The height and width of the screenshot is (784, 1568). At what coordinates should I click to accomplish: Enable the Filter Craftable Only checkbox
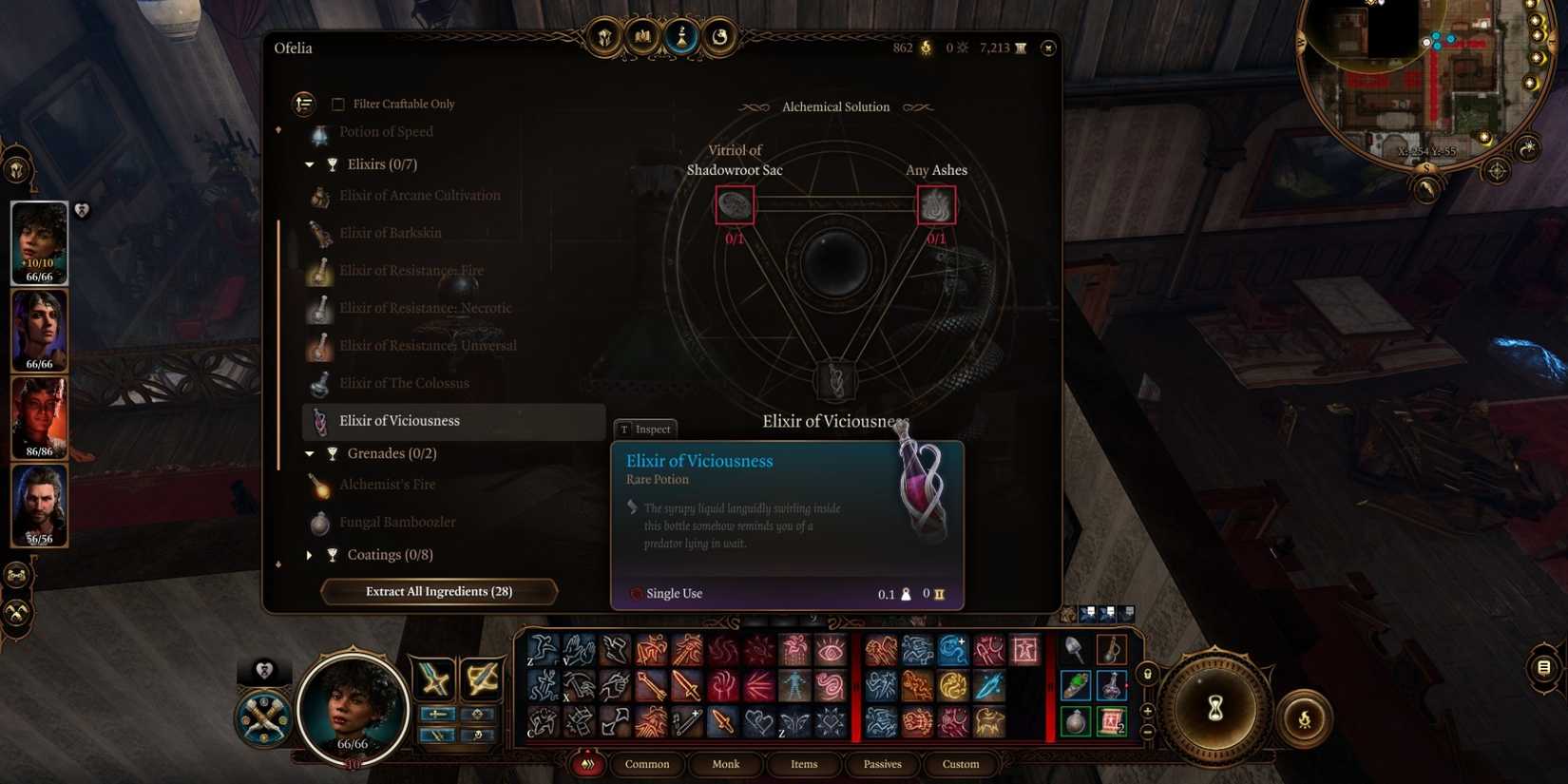[x=338, y=104]
